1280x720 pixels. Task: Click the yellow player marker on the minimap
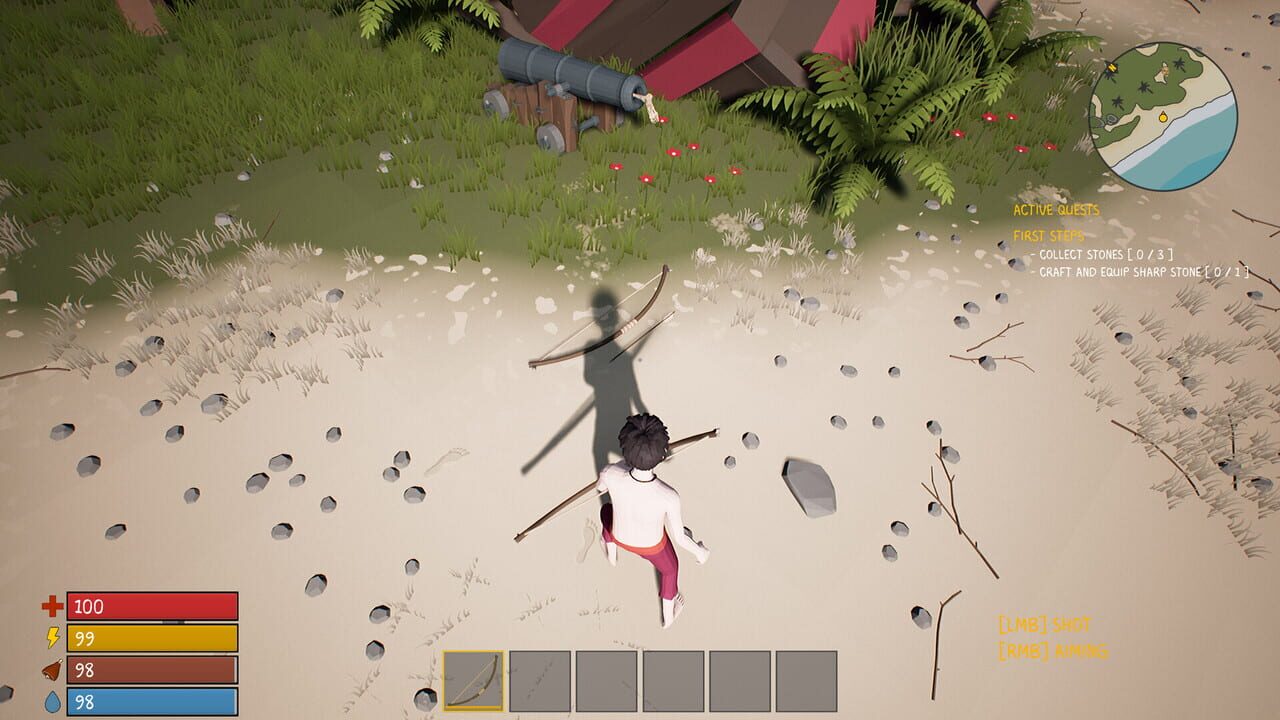(1163, 118)
